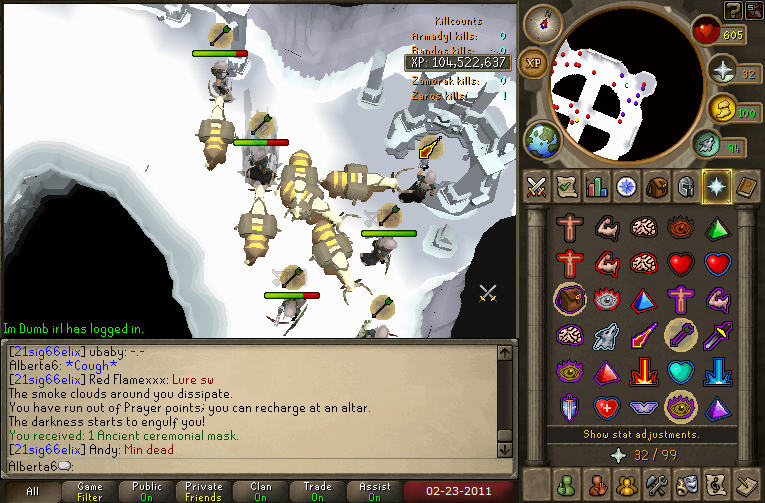The width and height of the screenshot is (765, 503).
Task: Toggle the Private chat filter
Action: tap(203, 492)
